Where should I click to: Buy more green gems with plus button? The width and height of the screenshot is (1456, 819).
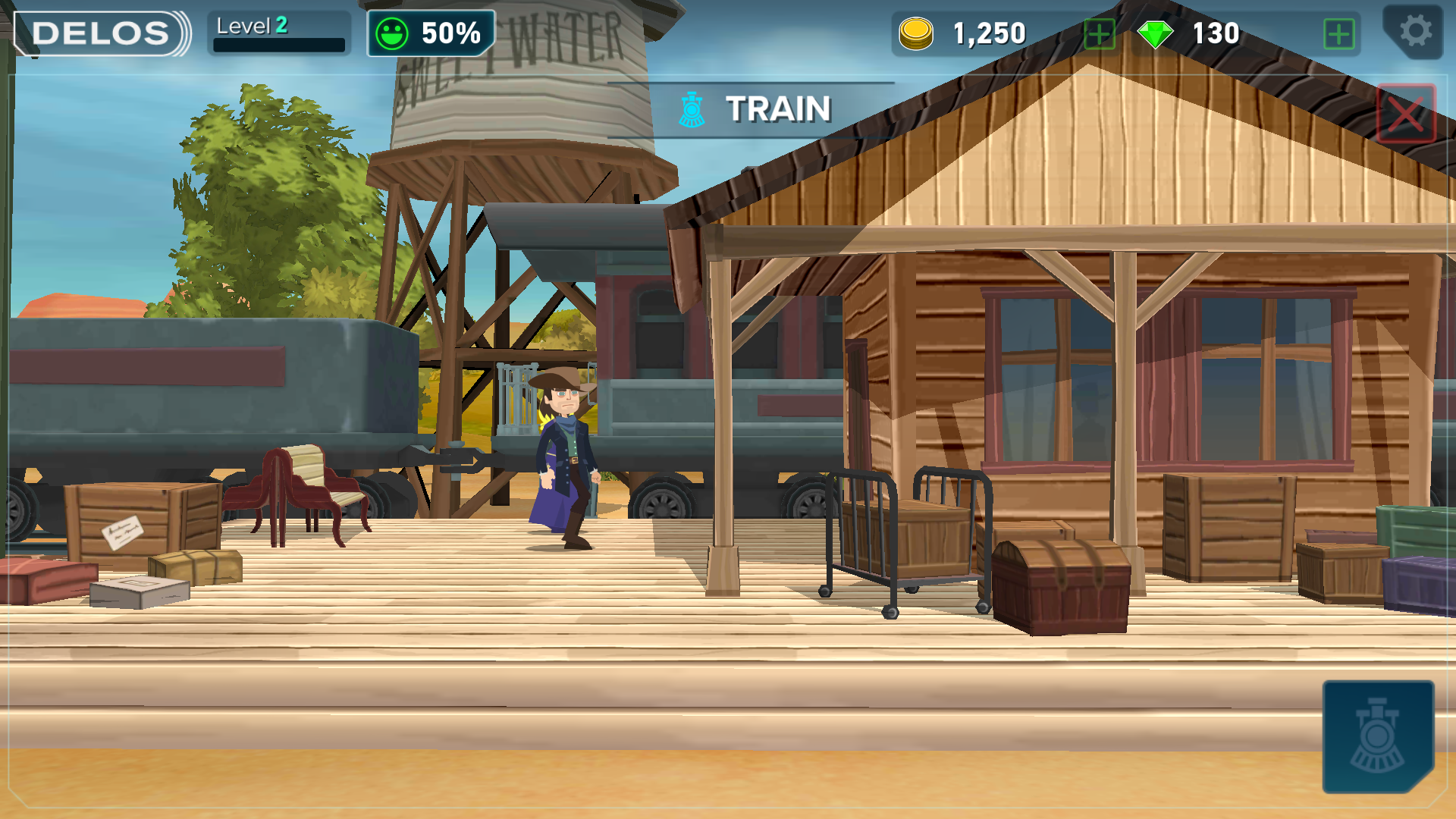(1338, 34)
